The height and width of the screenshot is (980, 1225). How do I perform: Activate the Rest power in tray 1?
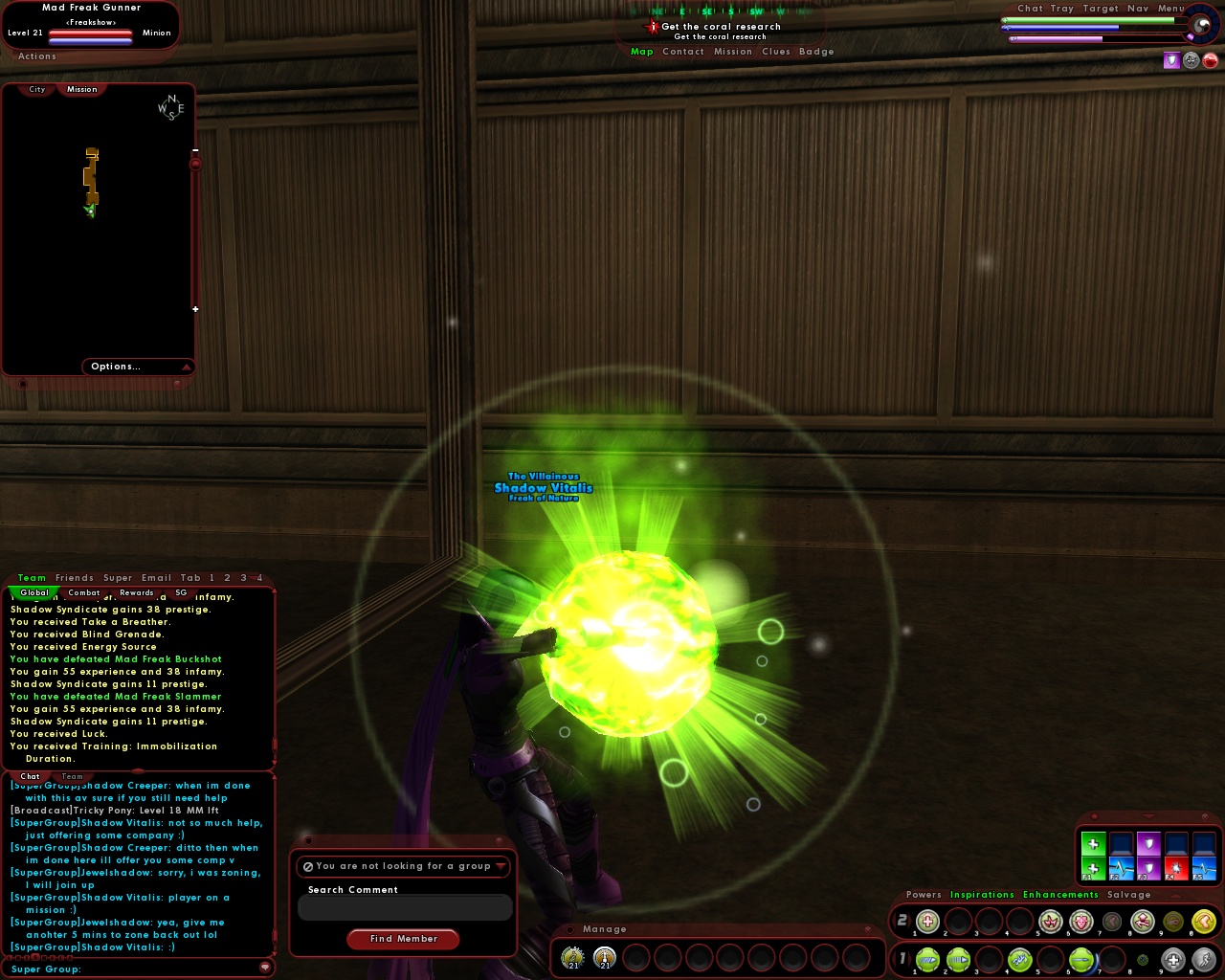1173,959
